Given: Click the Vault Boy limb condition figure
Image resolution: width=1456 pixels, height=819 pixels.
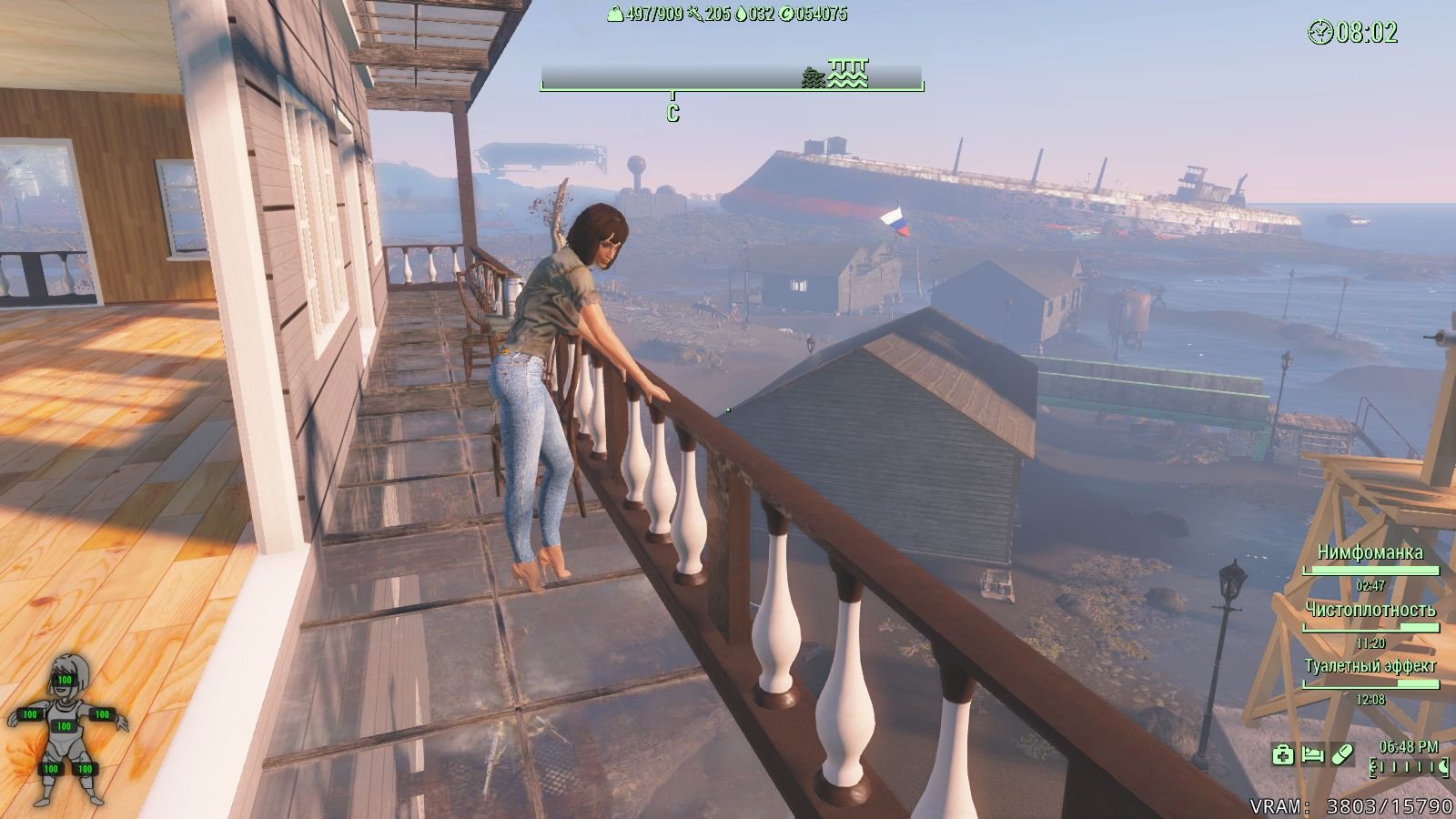Looking at the screenshot, I should click(65, 728).
